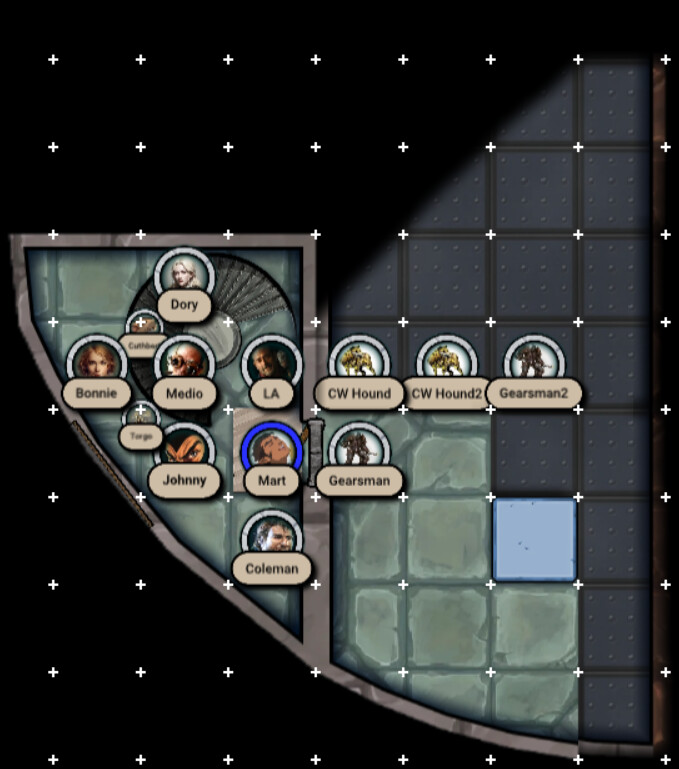Screen dimensions: 679x769
Task: Target the CW Hound2 token
Action: pos(446,361)
